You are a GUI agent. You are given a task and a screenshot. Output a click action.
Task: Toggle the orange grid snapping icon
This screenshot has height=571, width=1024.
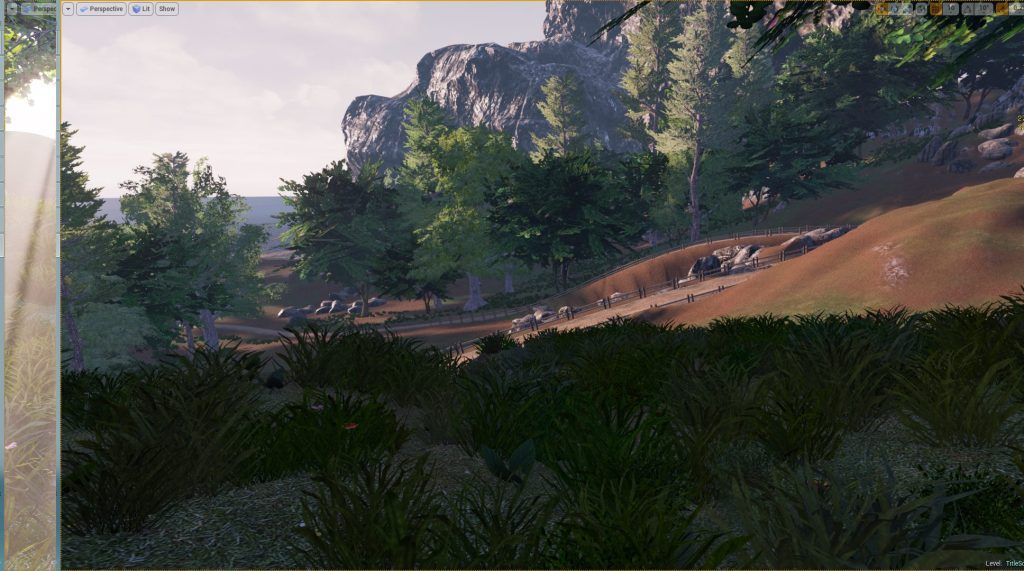pyautogui.click(x=935, y=9)
